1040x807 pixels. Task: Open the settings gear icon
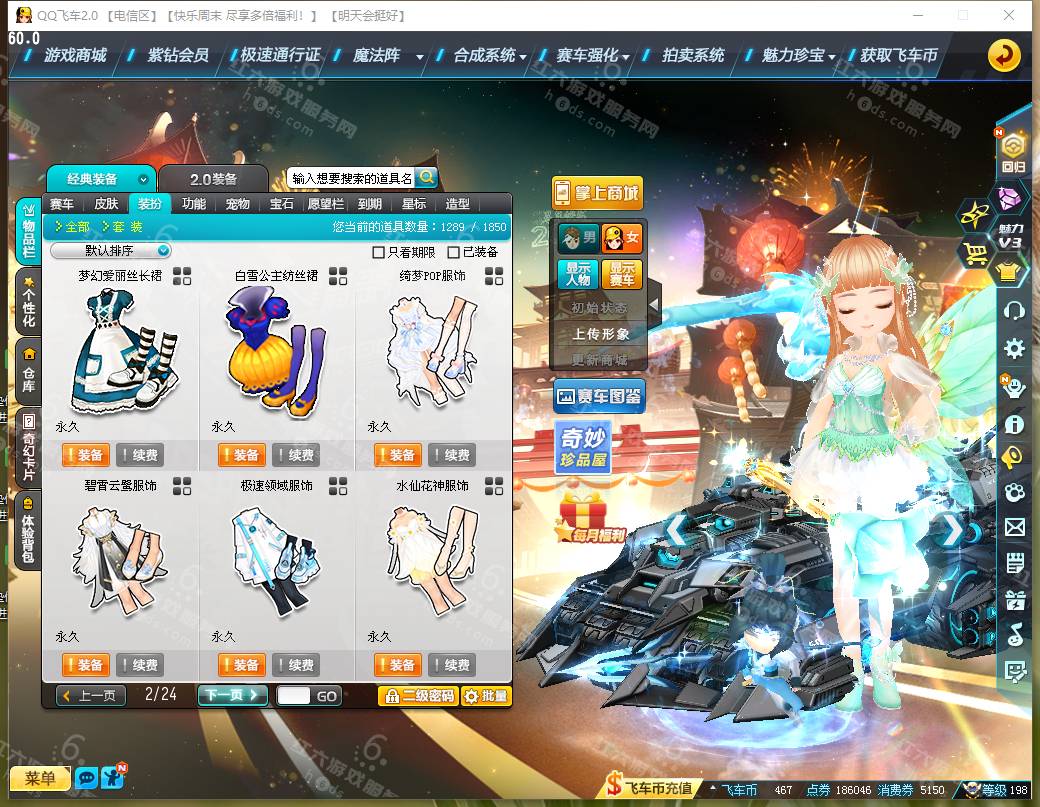[x=1014, y=348]
